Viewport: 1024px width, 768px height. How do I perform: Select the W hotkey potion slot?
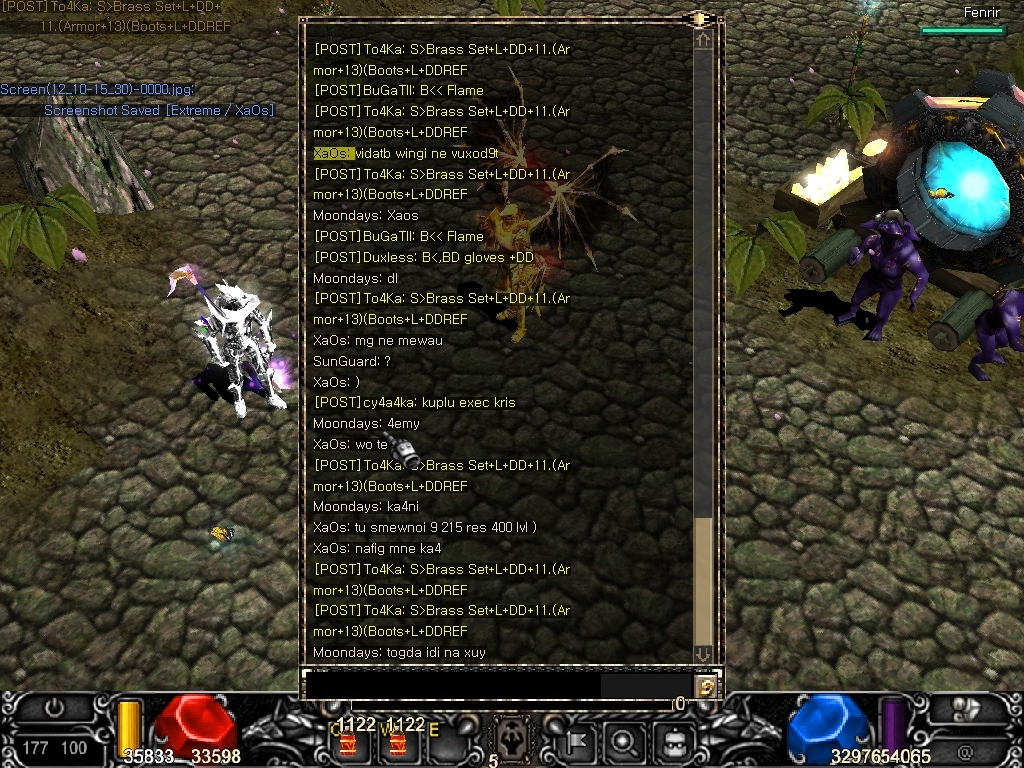tap(398, 743)
